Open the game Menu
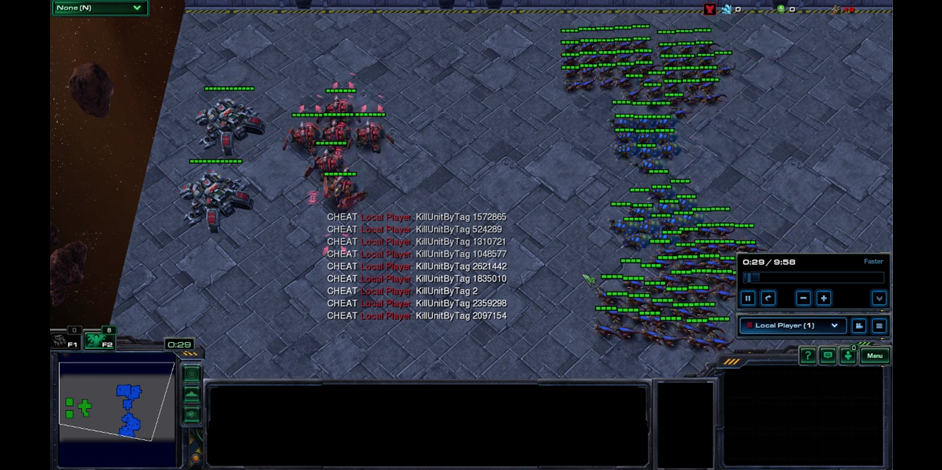Viewport: 942px width, 470px height. 875,356
